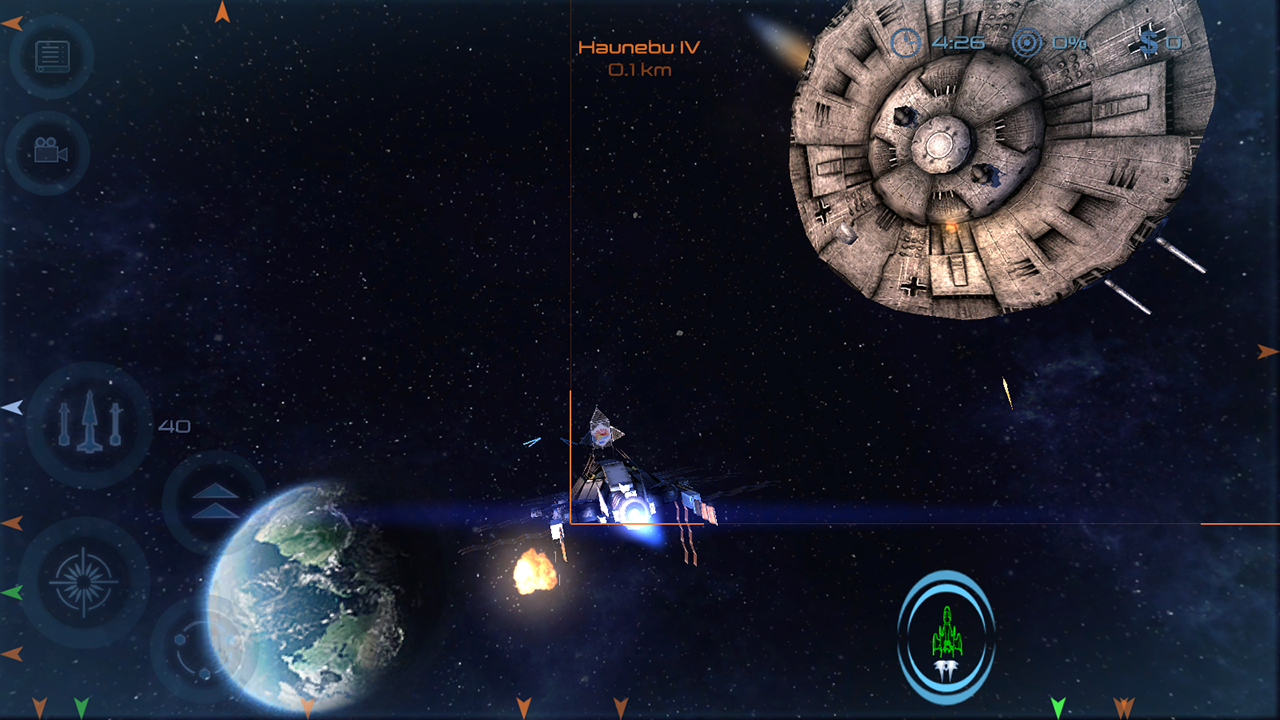Click the 0.1 km distance readout
Viewport: 1280px width, 720px height.
(640, 70)
